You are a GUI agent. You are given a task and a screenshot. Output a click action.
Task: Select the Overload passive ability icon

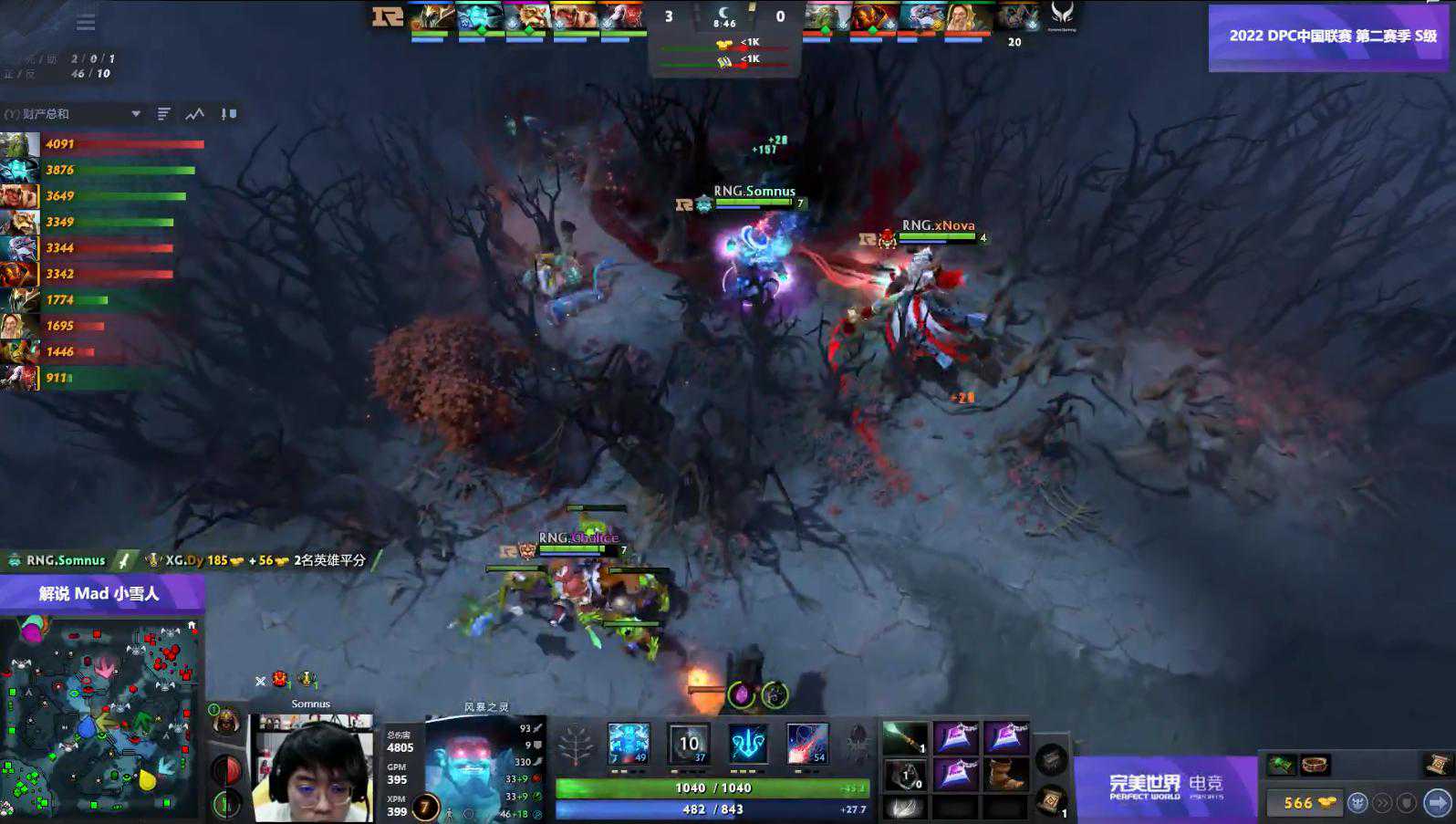(748, 744)
